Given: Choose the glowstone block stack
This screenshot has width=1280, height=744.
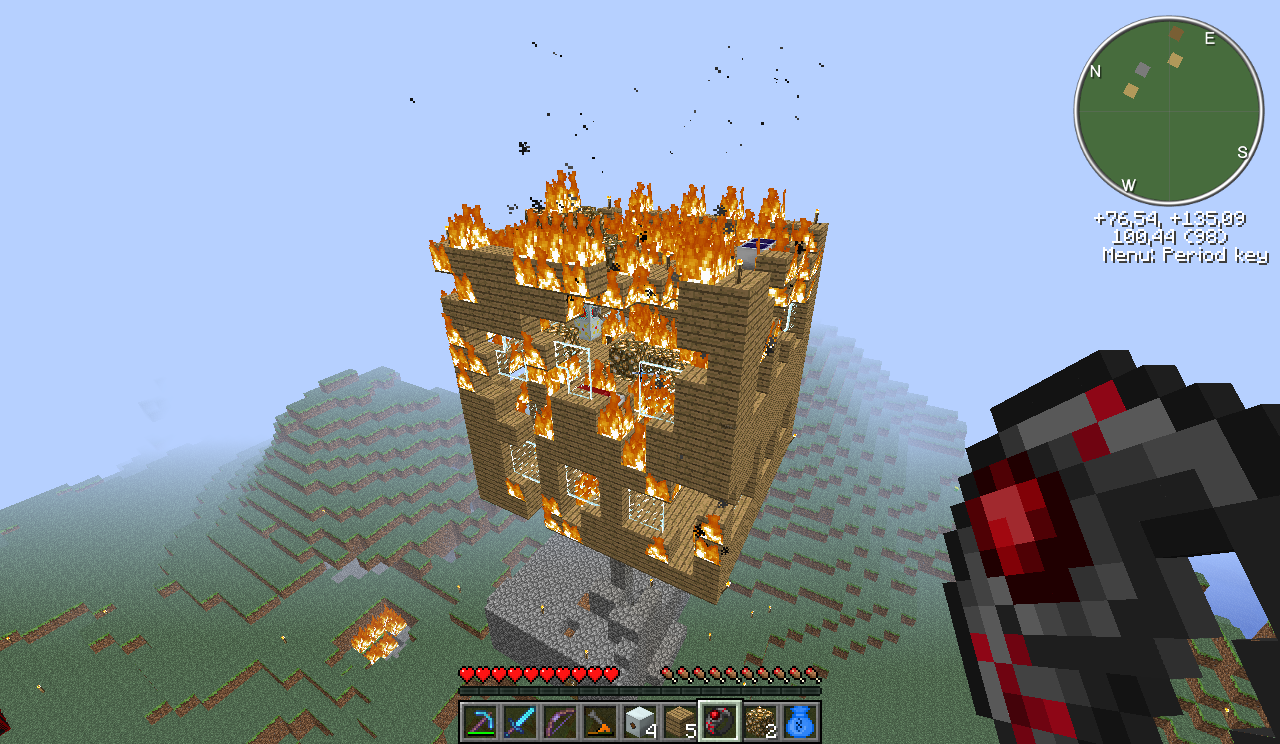Looking at the screenshot, I should pyautogui.click(x=760, y=721).
